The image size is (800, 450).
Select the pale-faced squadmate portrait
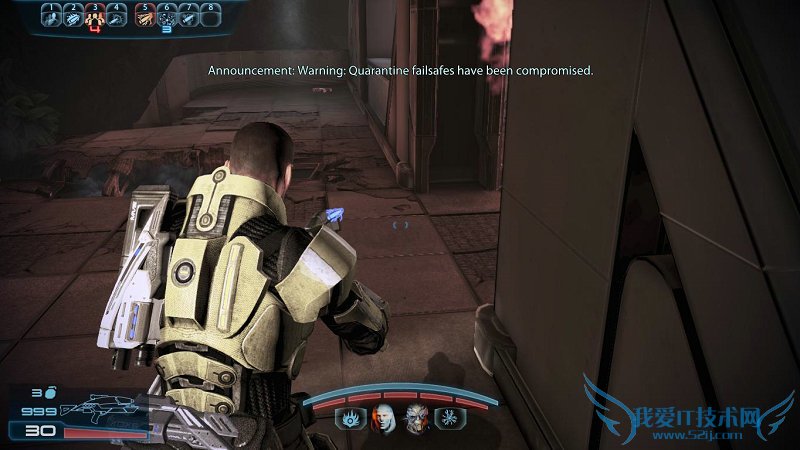(x=384, y=419)
